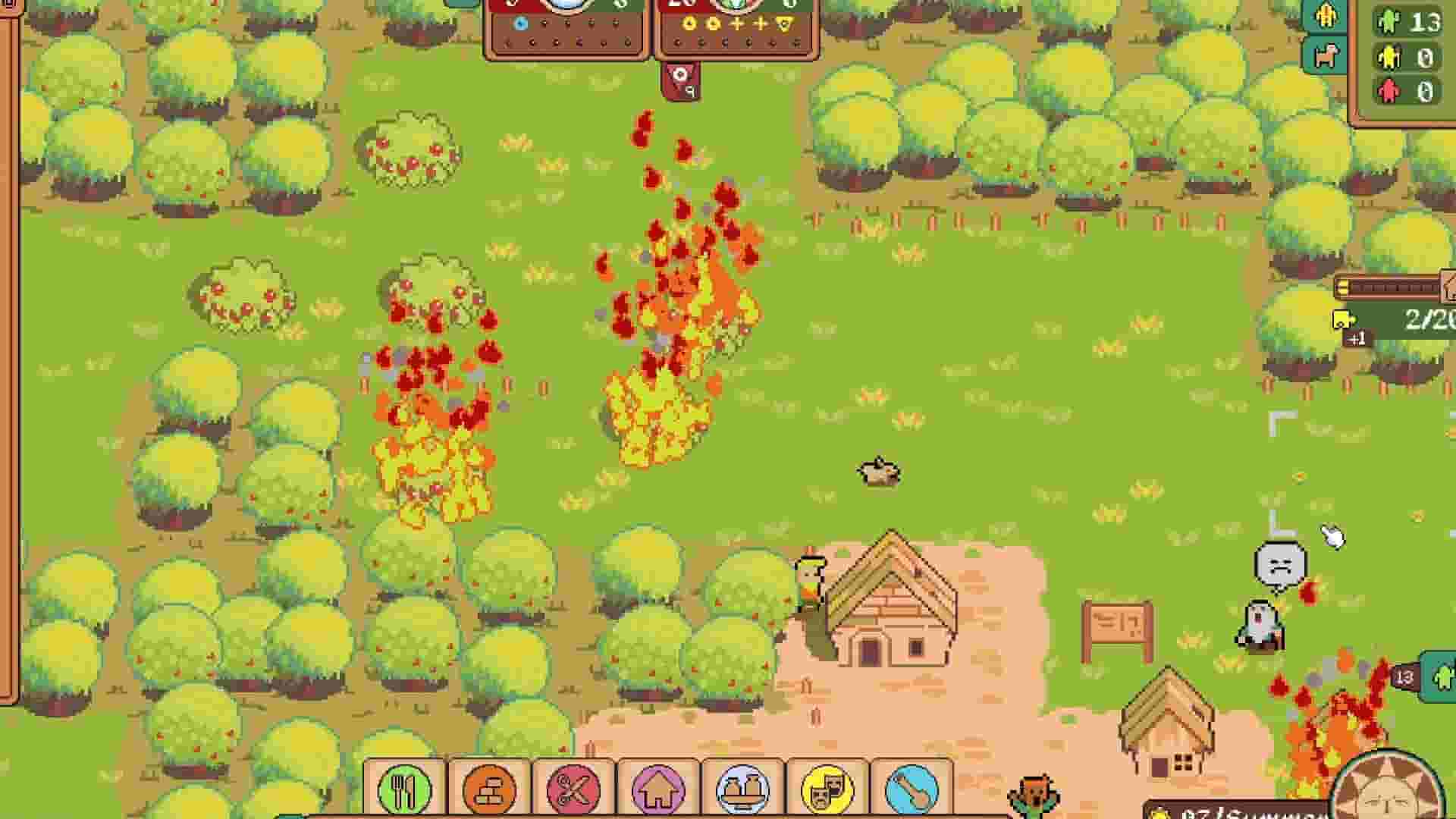Image resolution: width=1456 pixels, height=819 pixels.
Task: Toggle the yellow villager population filter
Action: coord(1390,56)
